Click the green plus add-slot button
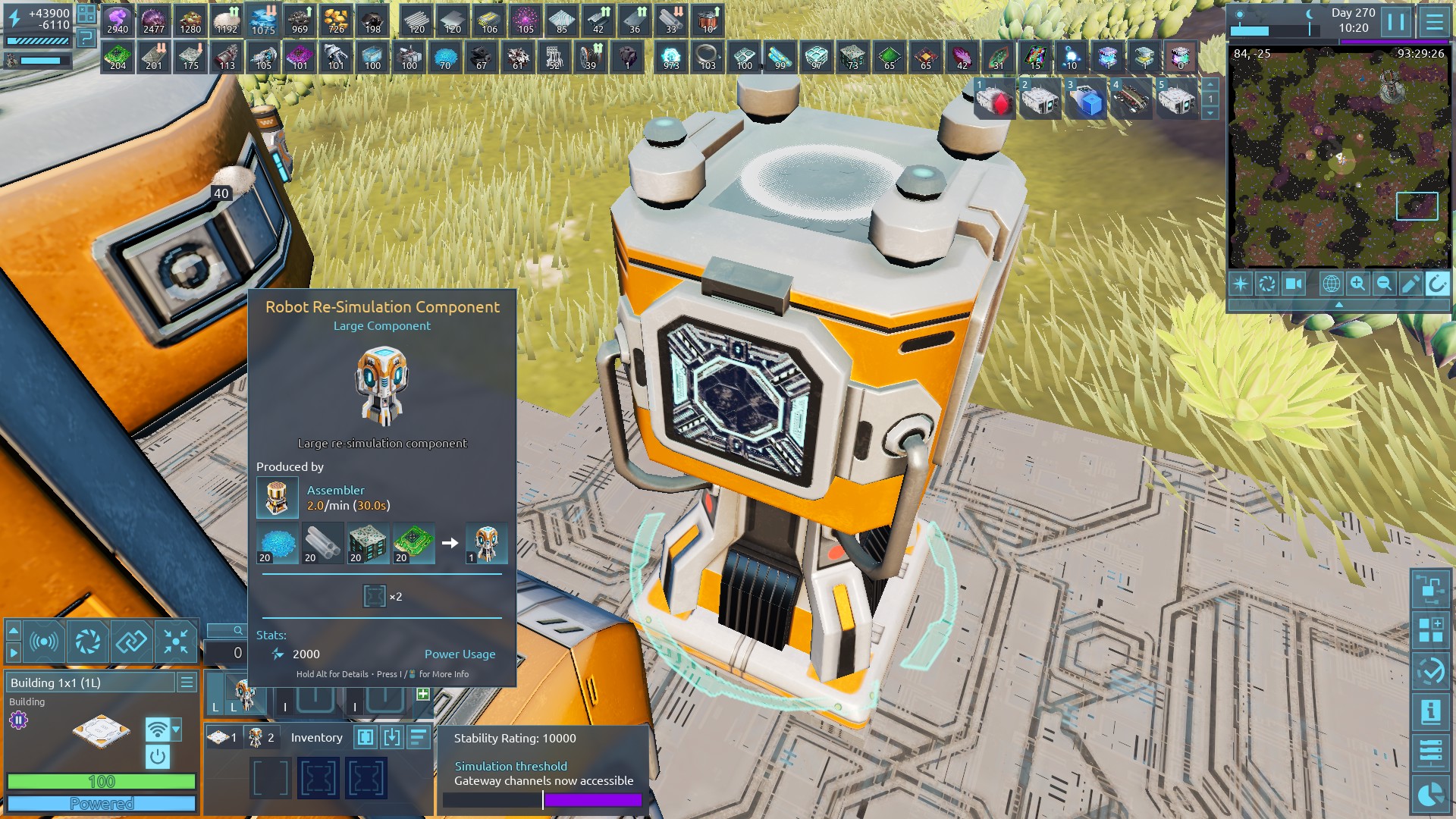Screen dimensions: 1456x819 pos(423,694)
